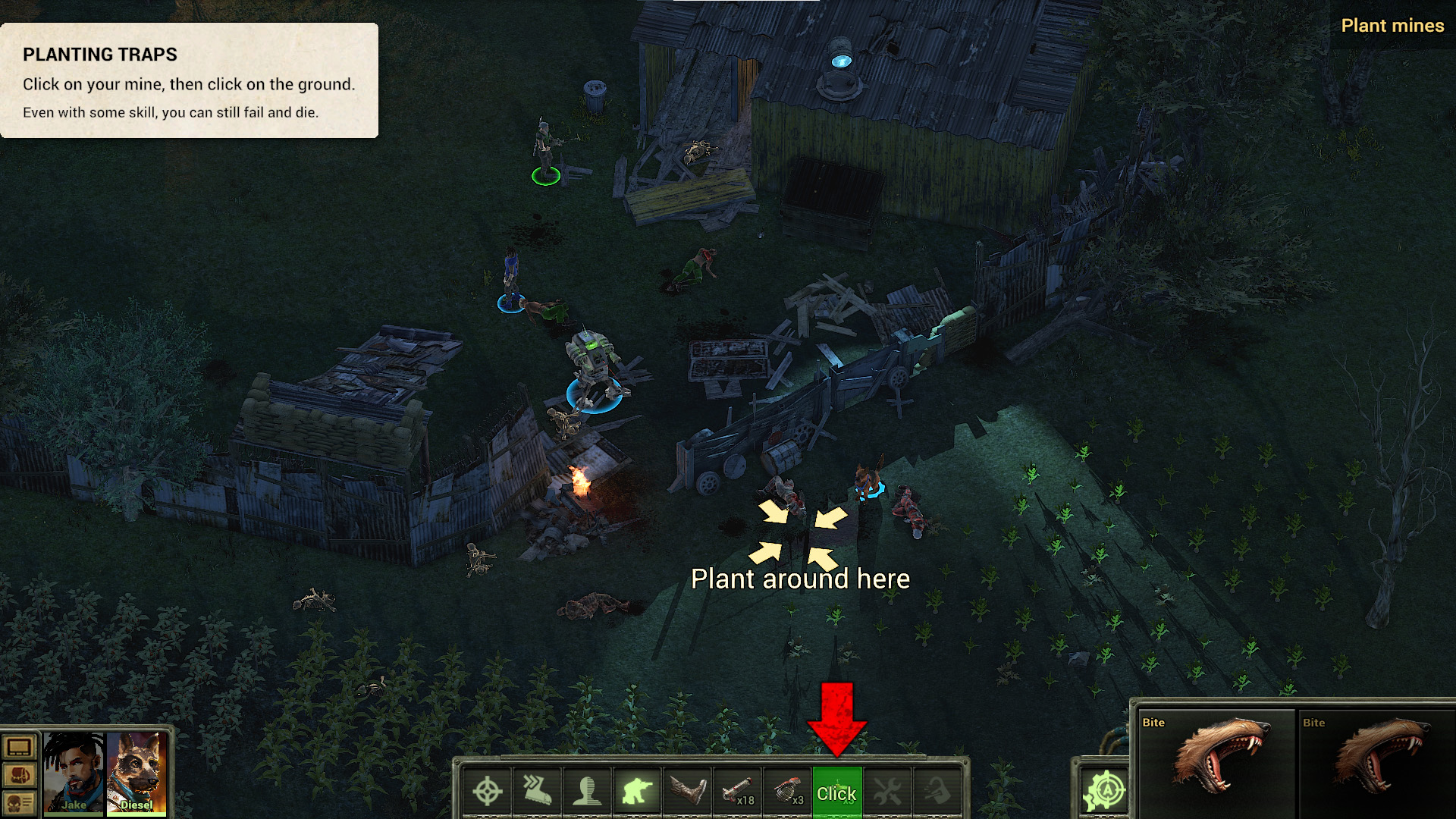Toggle the running boot with chevrons
Screen dimensions: 1456x819
(537, 792)
